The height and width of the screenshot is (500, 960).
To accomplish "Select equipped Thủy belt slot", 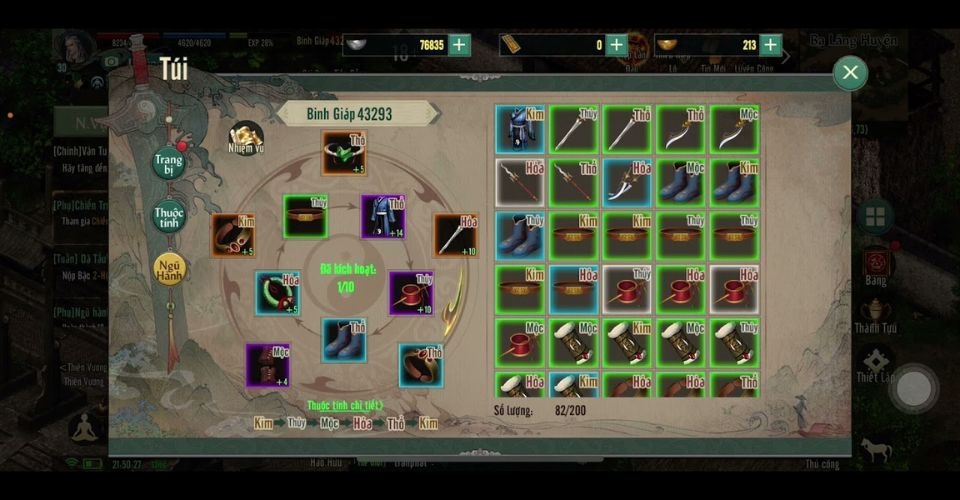I will tap(305, 216).
